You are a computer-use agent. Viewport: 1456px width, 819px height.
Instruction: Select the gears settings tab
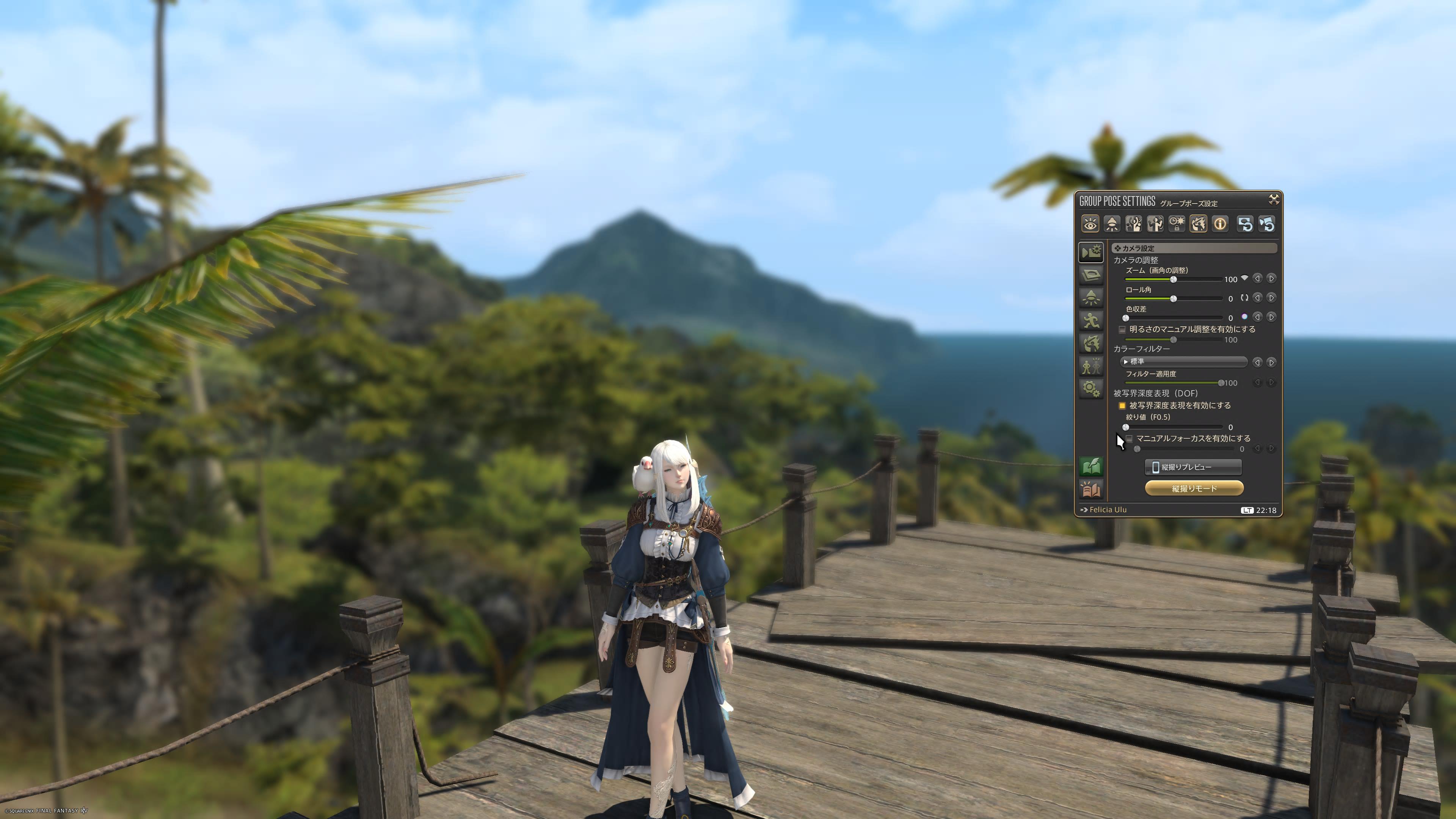pos(1091,388)
